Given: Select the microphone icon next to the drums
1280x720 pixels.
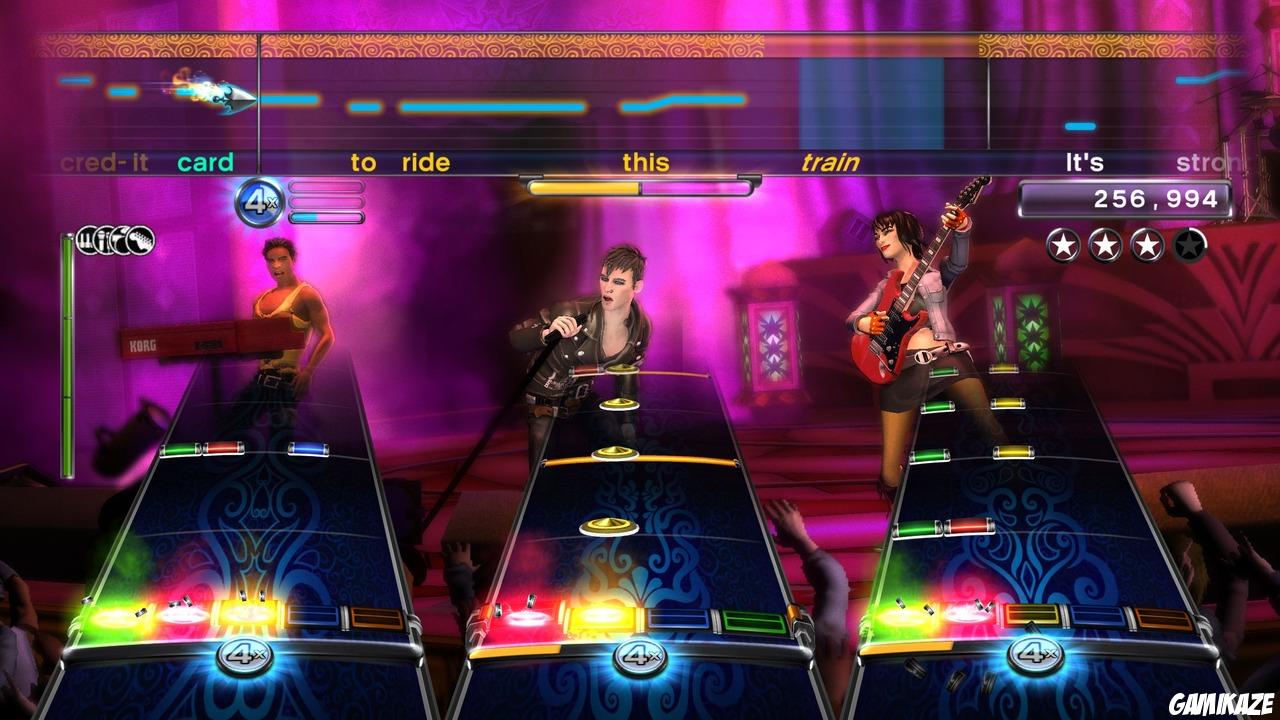Looking at the screenshot, I should (103, 241).
